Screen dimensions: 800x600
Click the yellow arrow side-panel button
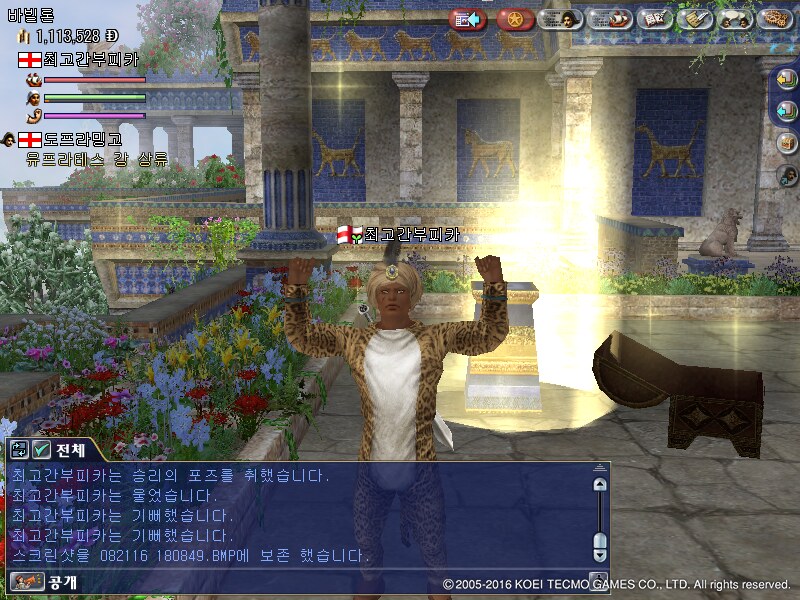pyautogui.click(x=787, y=82)
